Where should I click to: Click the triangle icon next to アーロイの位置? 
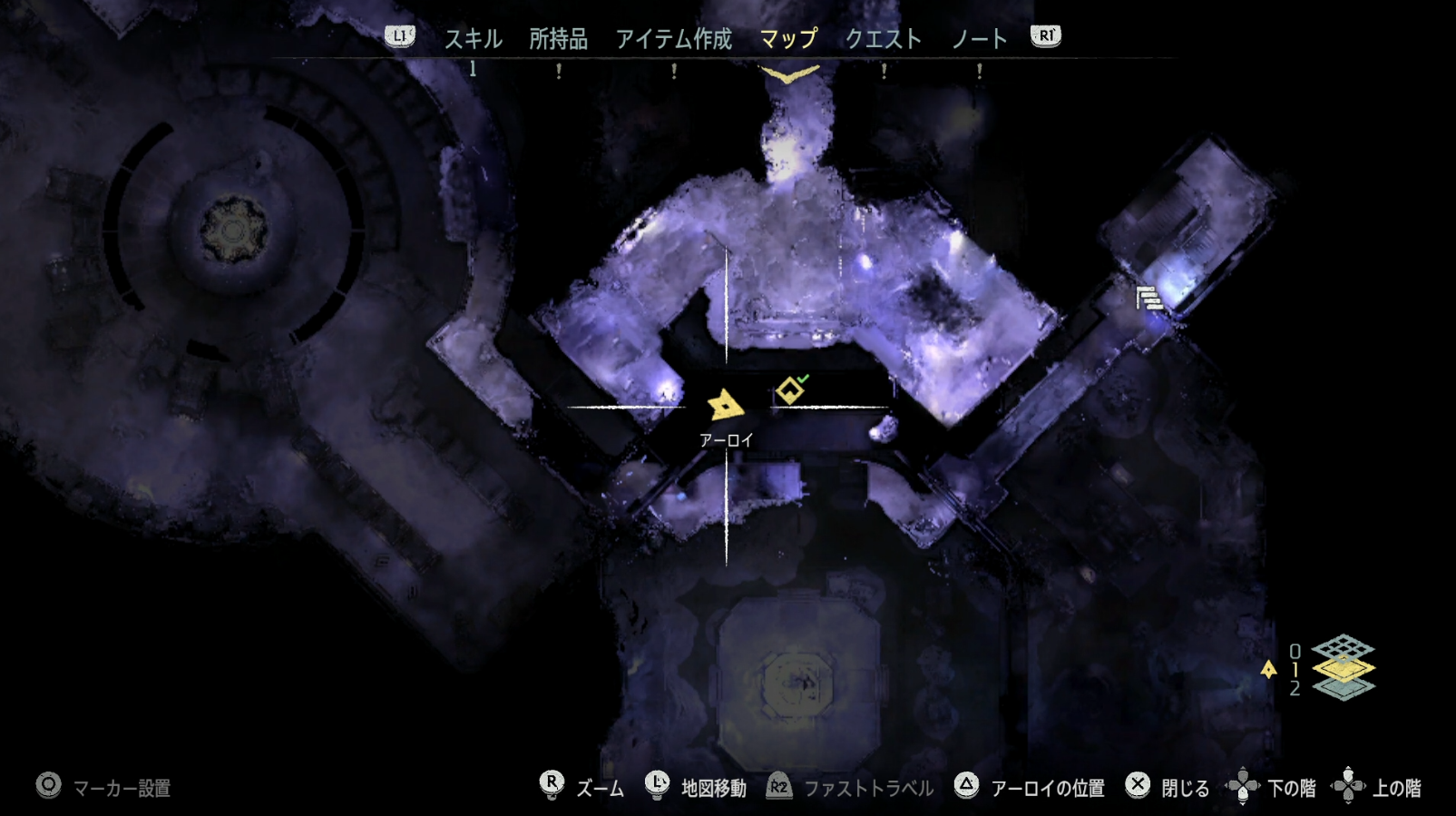pyautogui.click(x=968, y=786)
